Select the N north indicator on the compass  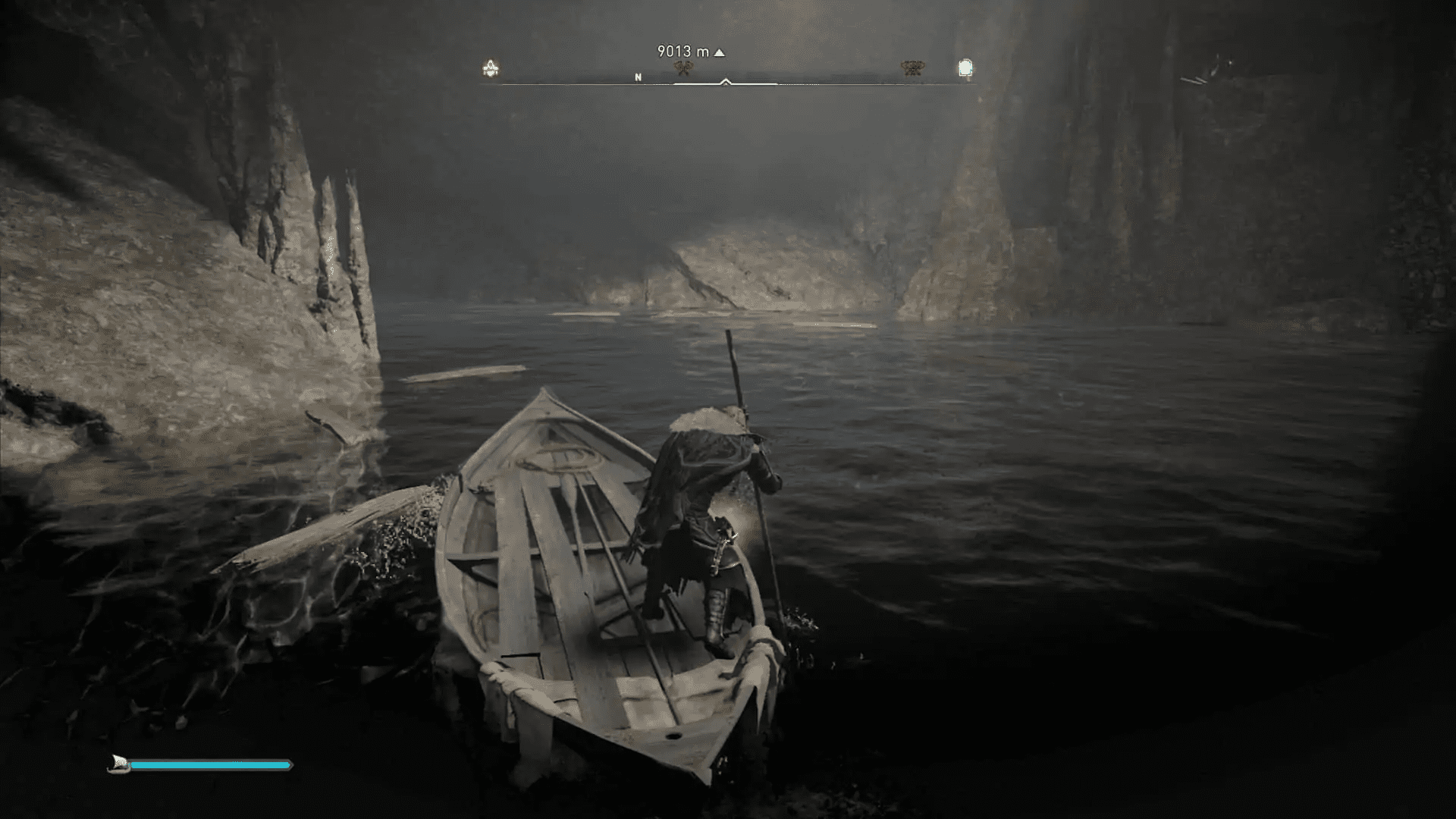[x=637, y=77]
